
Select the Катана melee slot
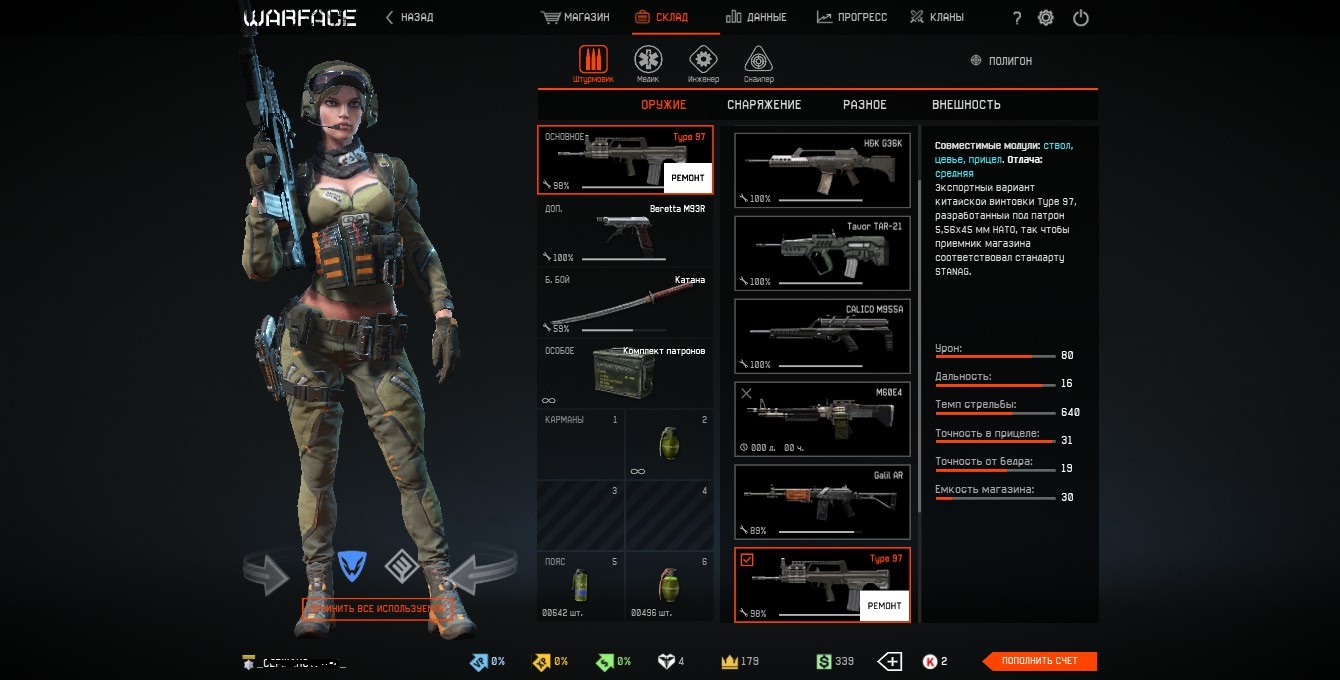pyautogui.click(x=626, y=302)
